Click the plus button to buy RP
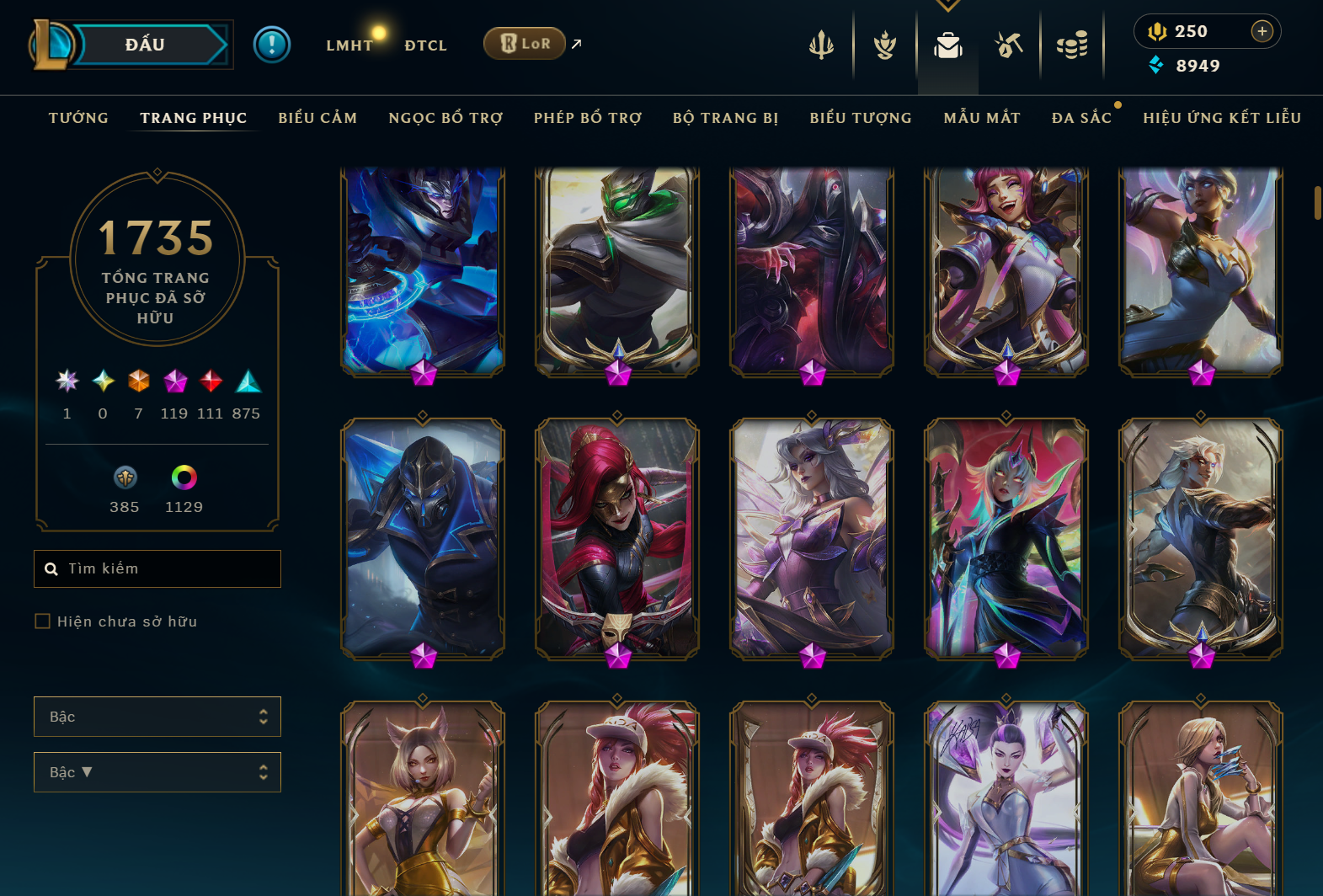The width and height of the screenshot is (1323, 896). point(1262,31)
